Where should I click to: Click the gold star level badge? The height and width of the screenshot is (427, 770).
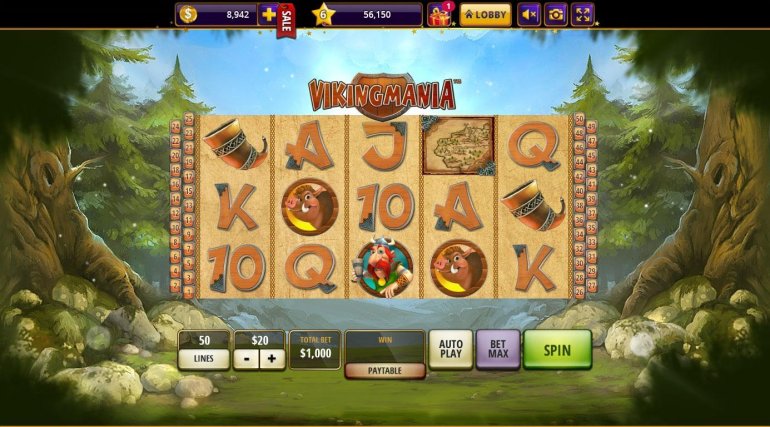[x=322, y=15]
